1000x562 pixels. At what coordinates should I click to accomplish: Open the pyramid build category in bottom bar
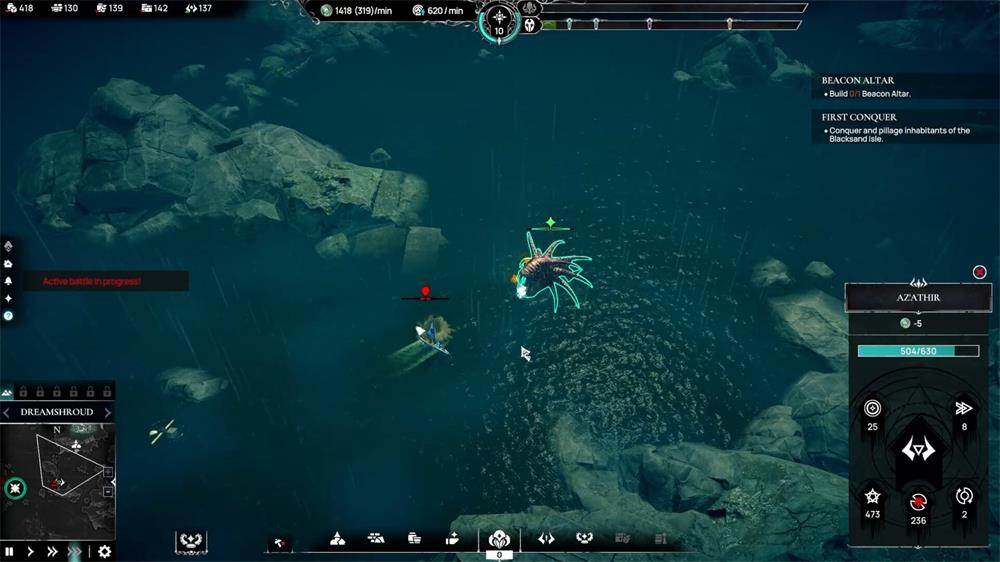(x=338, y=538)
